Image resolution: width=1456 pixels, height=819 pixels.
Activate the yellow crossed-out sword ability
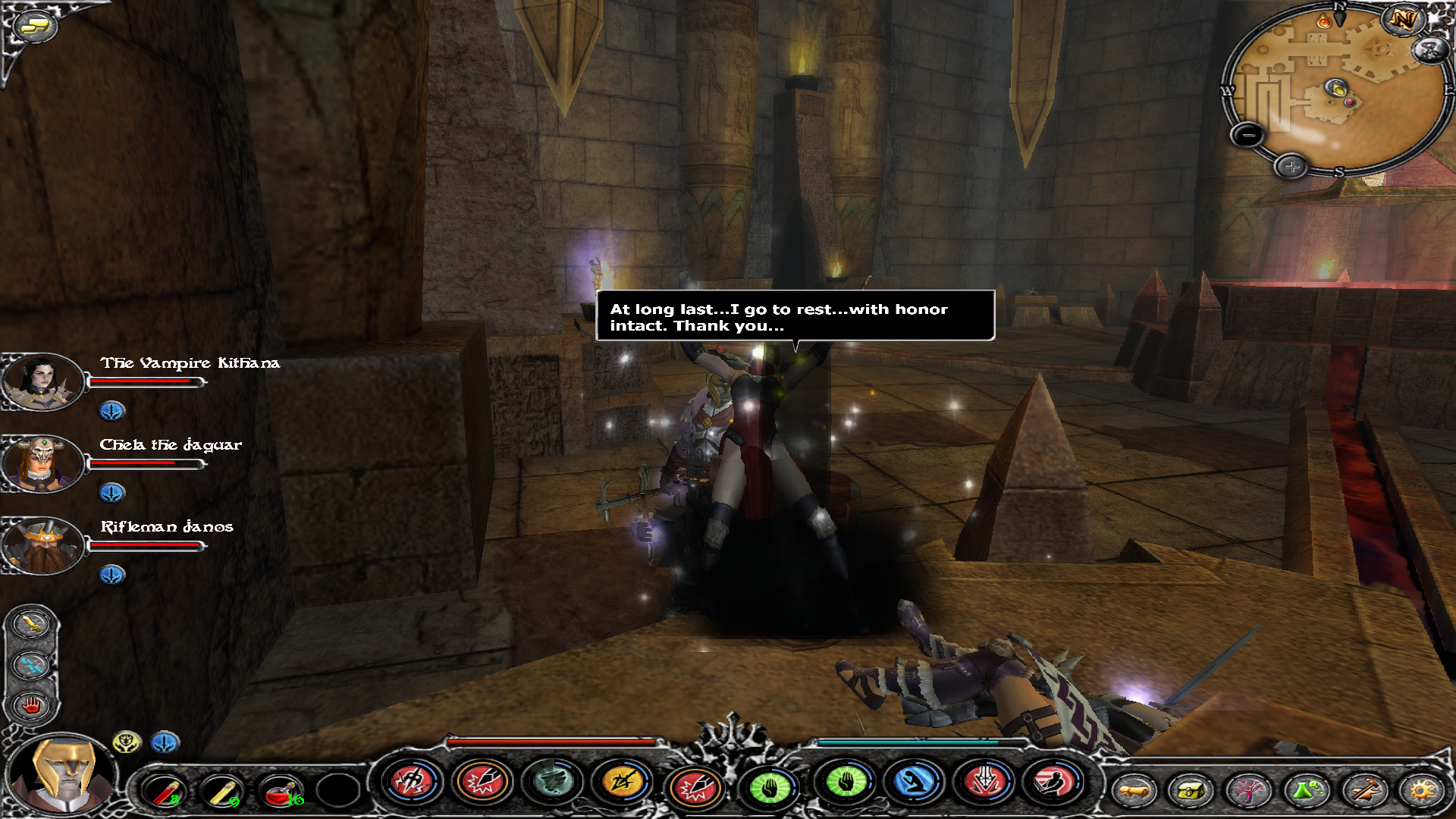pyautogui.click(x=622, y=781)
